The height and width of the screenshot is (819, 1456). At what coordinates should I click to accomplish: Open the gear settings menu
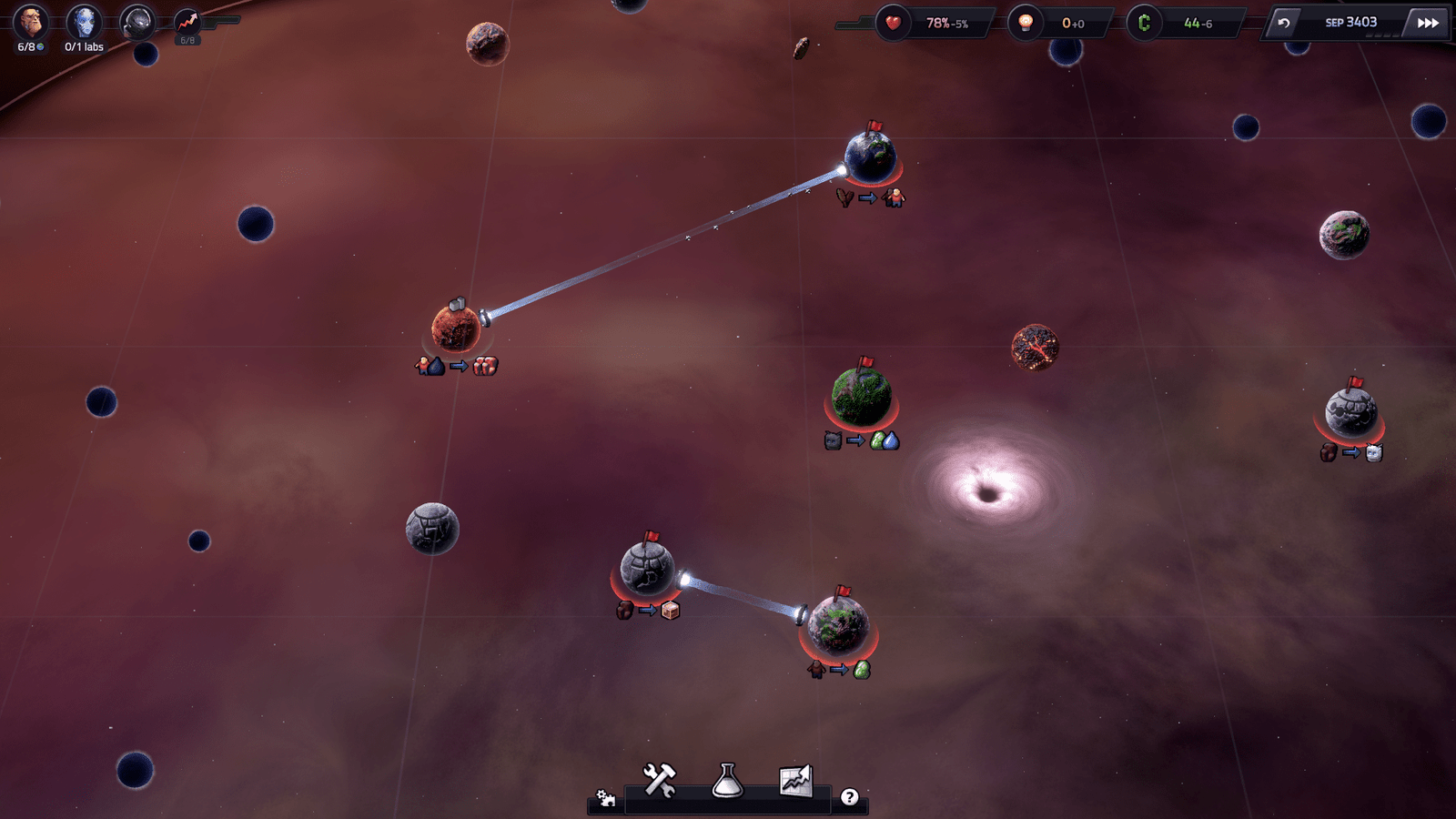click(x=605, y=798)
